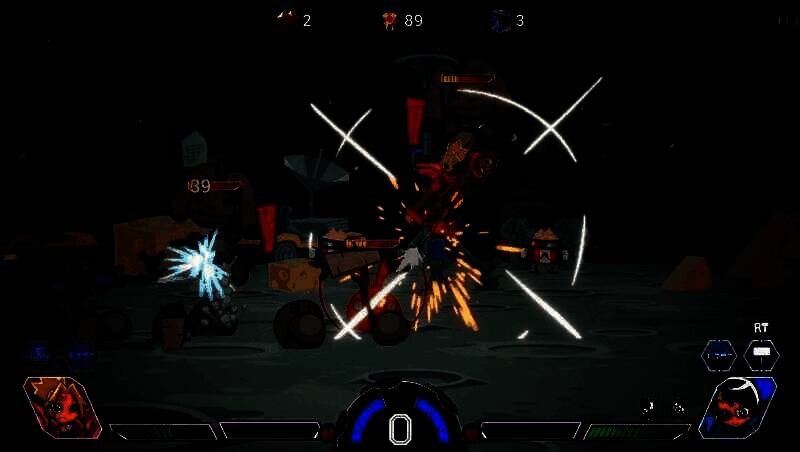
Task: Select the white hexagon ability icon under RT
Action: point(762,354)
